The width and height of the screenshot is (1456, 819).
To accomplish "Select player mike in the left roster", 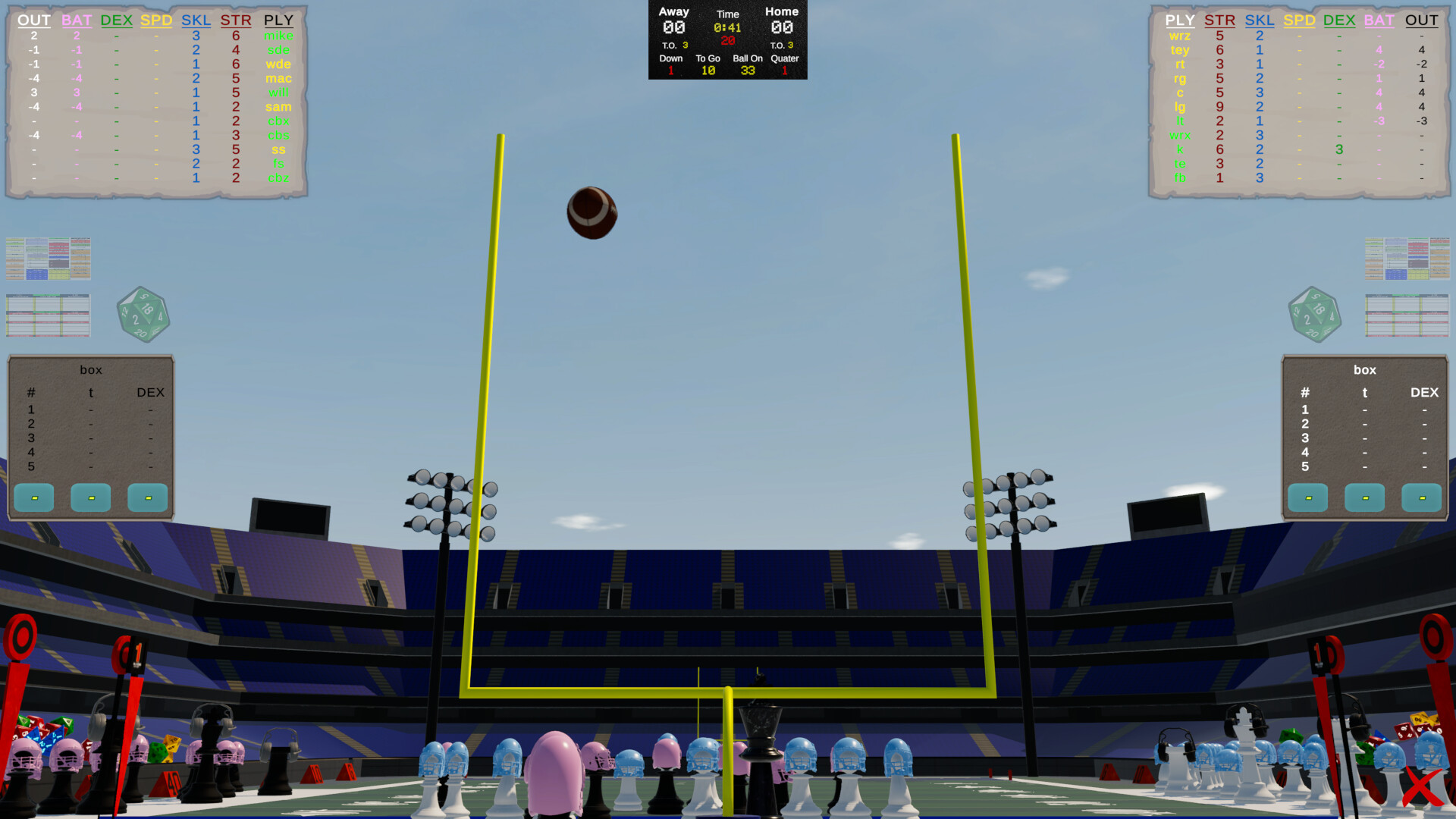I will pos(278,35).
